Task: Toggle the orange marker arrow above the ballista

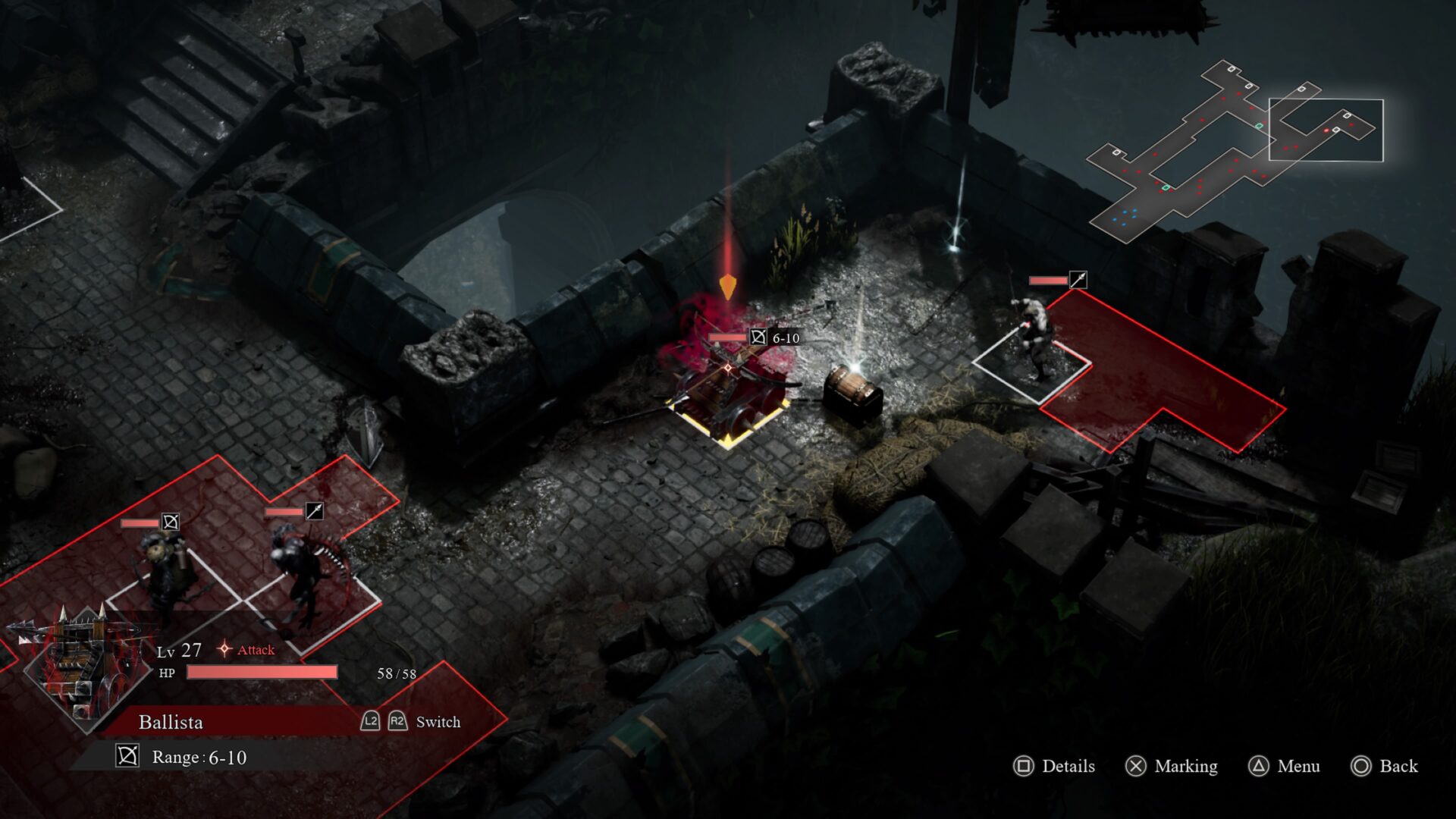Action: point(730,288)
